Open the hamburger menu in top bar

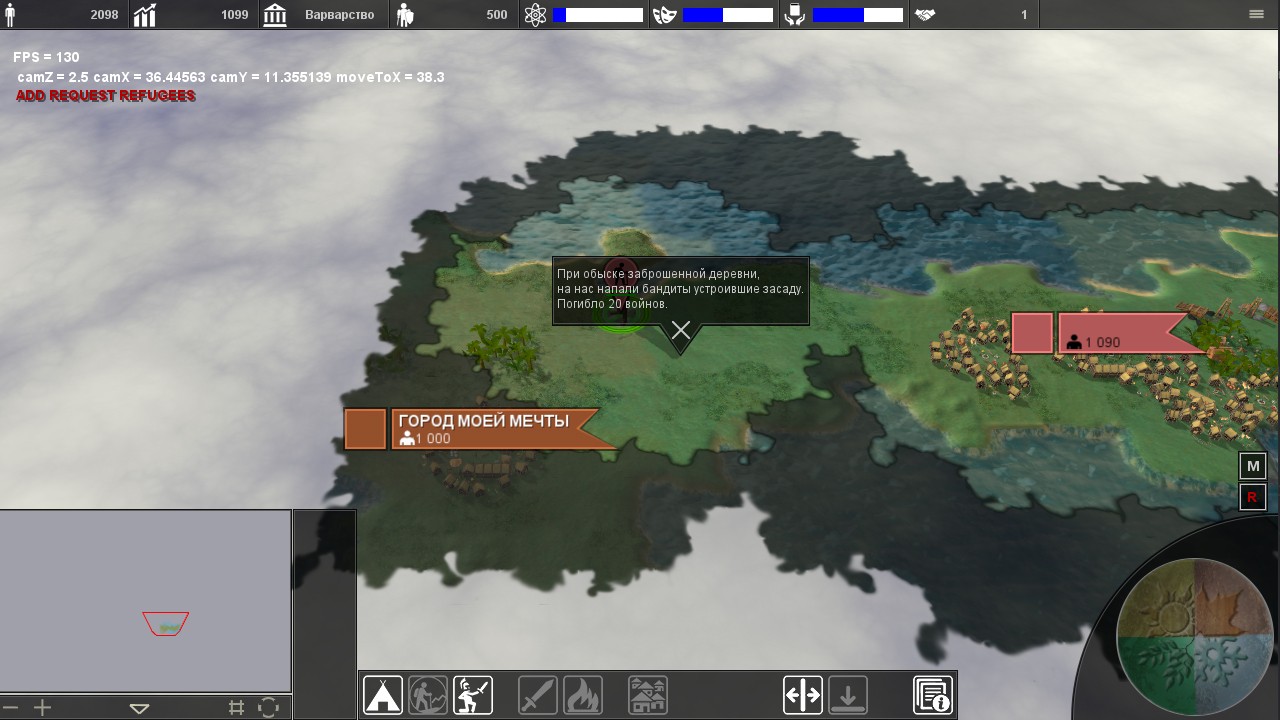click(1257, 15)
